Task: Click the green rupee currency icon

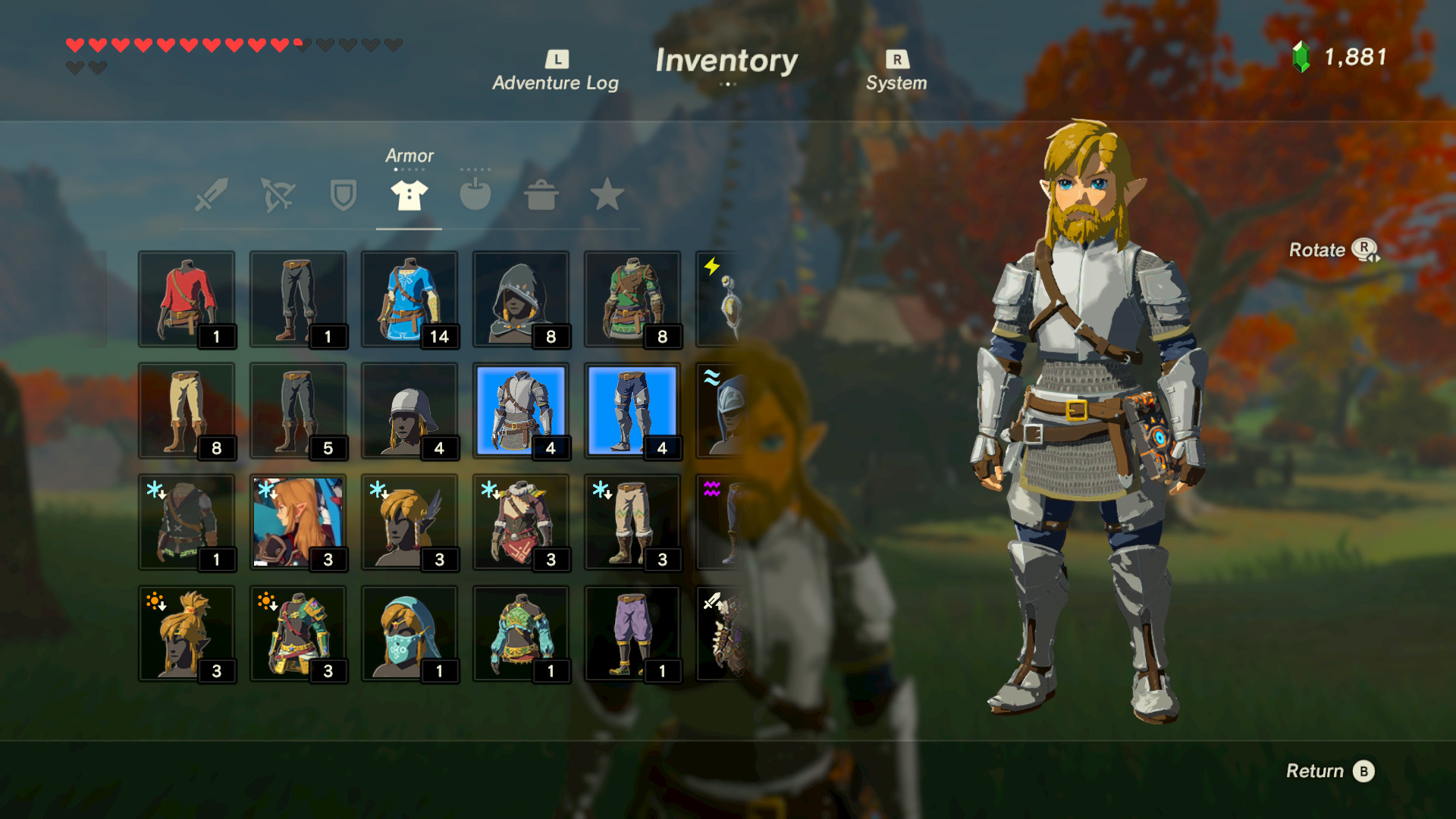Action: pyautogui.click(x=1301, y=55)
